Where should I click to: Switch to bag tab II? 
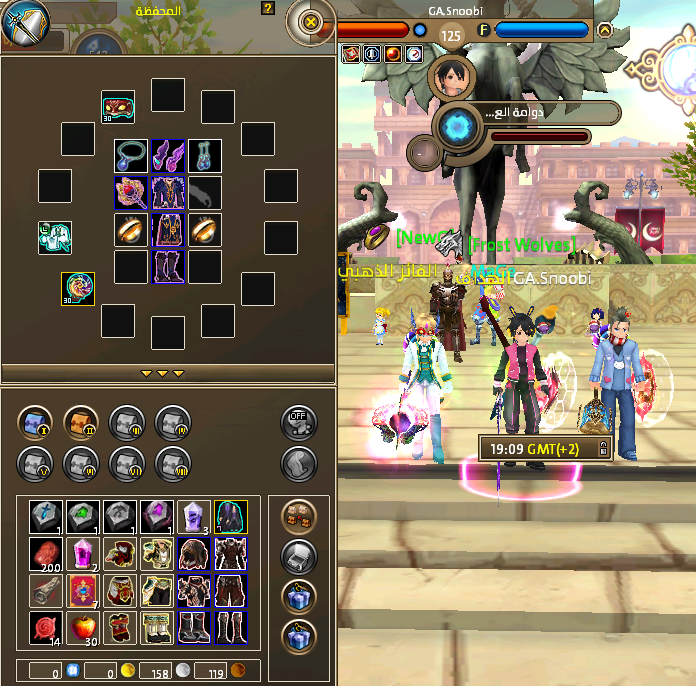80,422
